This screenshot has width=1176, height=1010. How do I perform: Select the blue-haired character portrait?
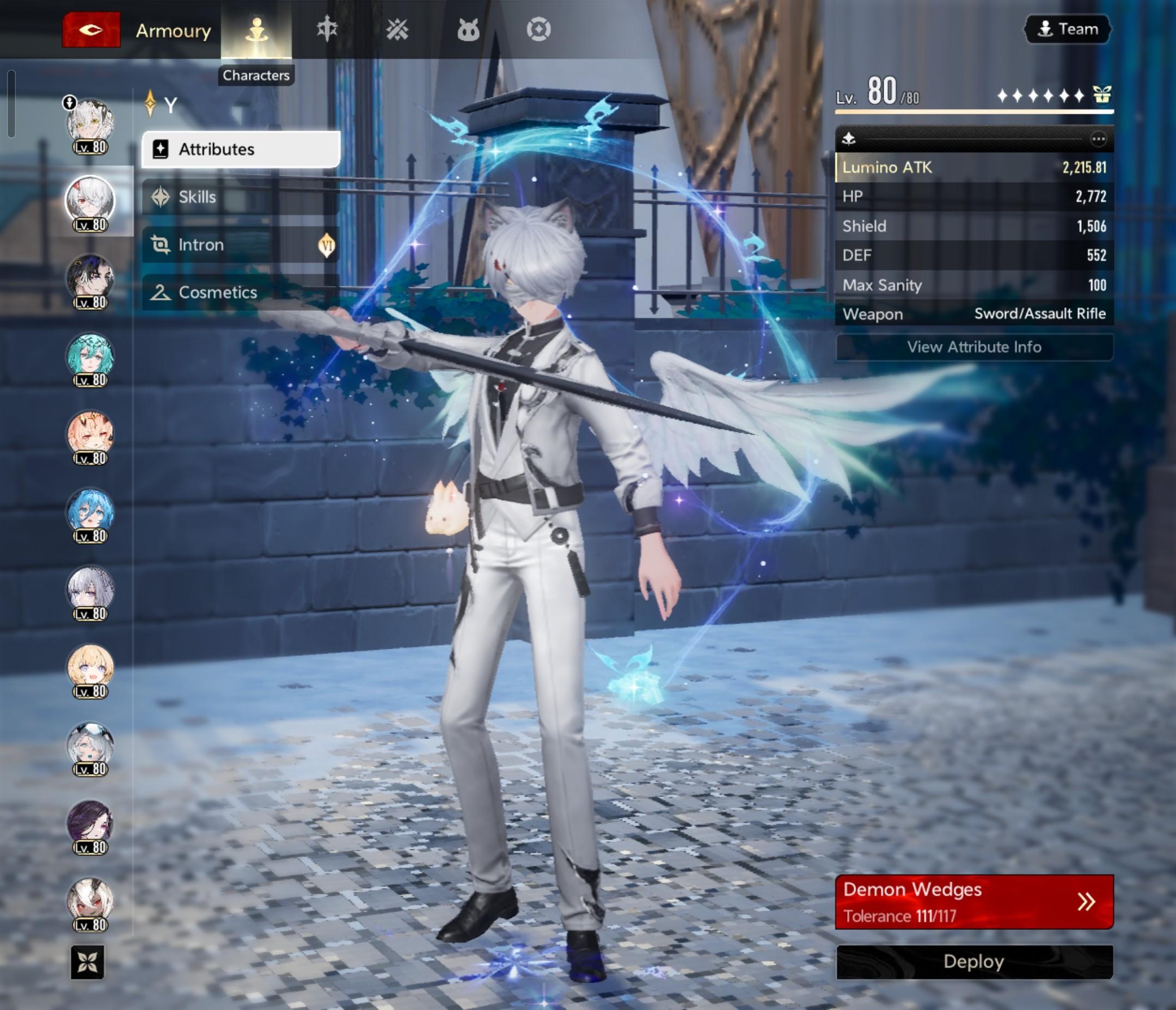90,513
